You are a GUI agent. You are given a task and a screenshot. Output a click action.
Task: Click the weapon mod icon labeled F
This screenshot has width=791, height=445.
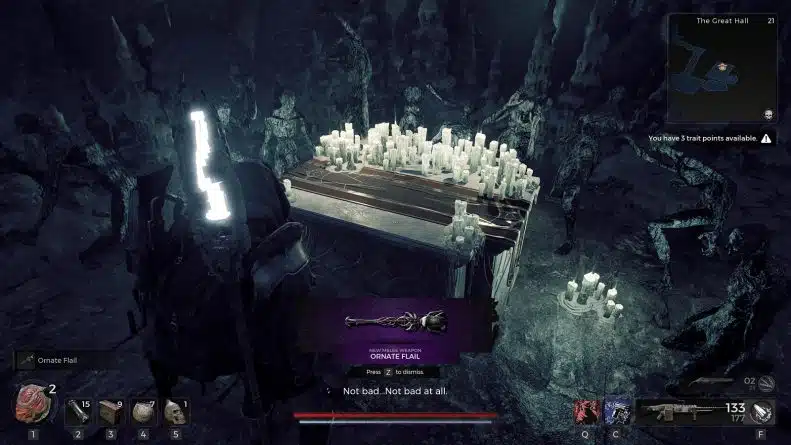click(x=763, y=411)
